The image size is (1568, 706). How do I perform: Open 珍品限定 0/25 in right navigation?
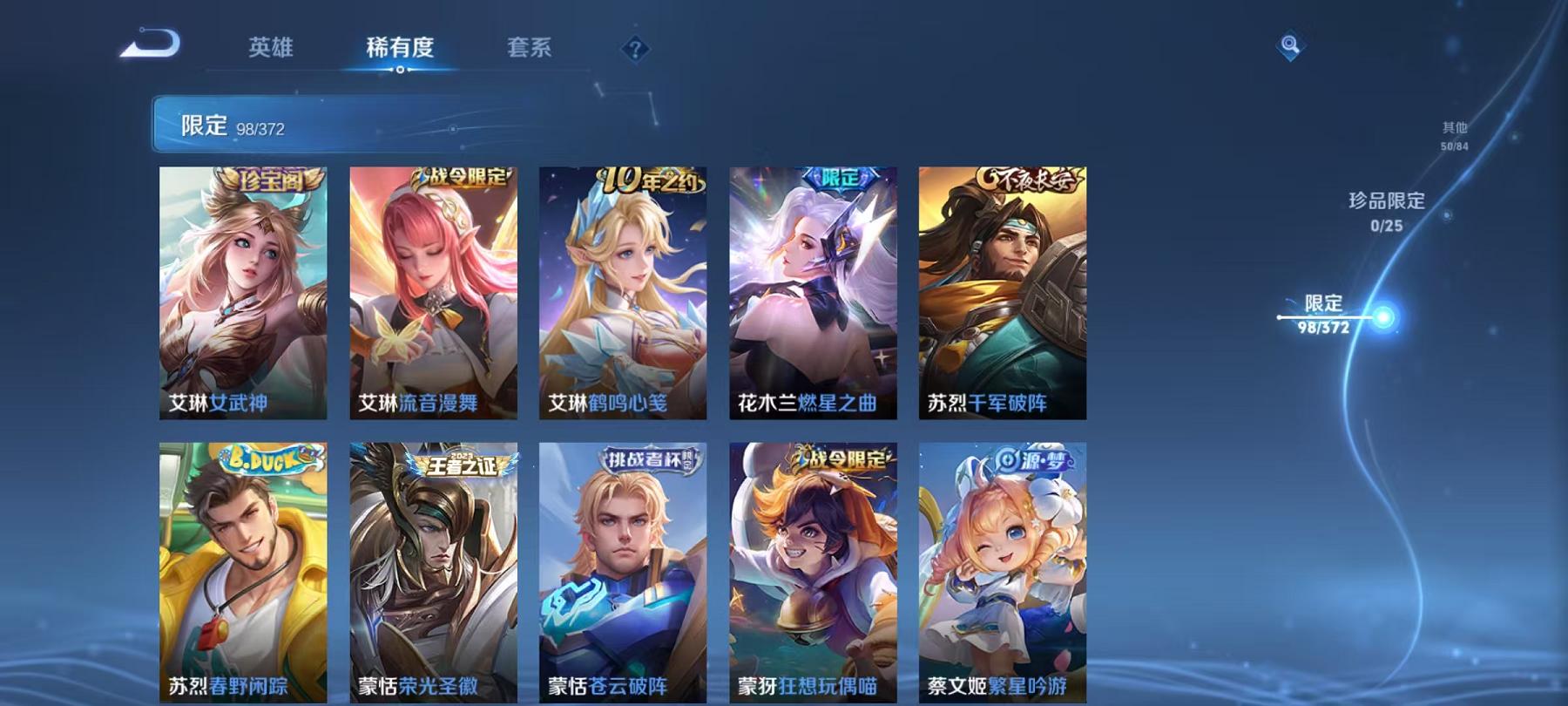[1385, 214]
